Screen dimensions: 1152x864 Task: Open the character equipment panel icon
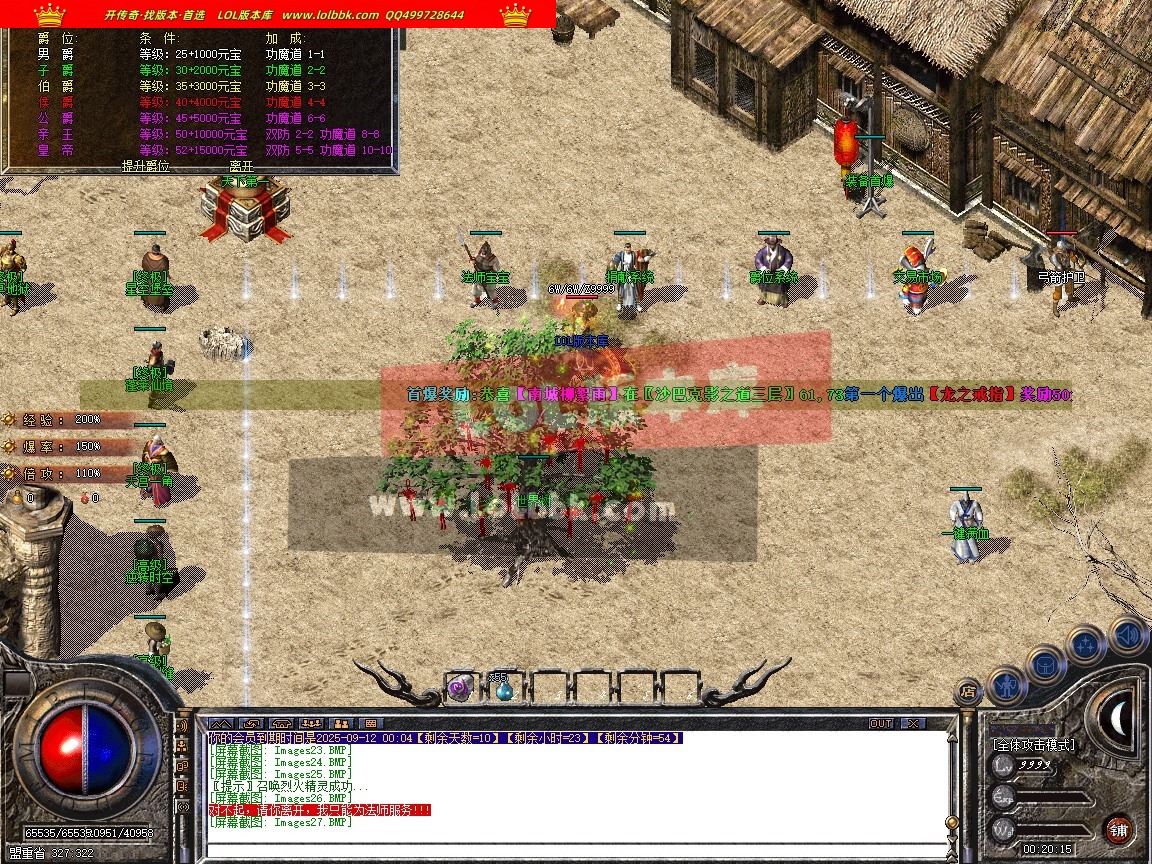coord(1006,685)
